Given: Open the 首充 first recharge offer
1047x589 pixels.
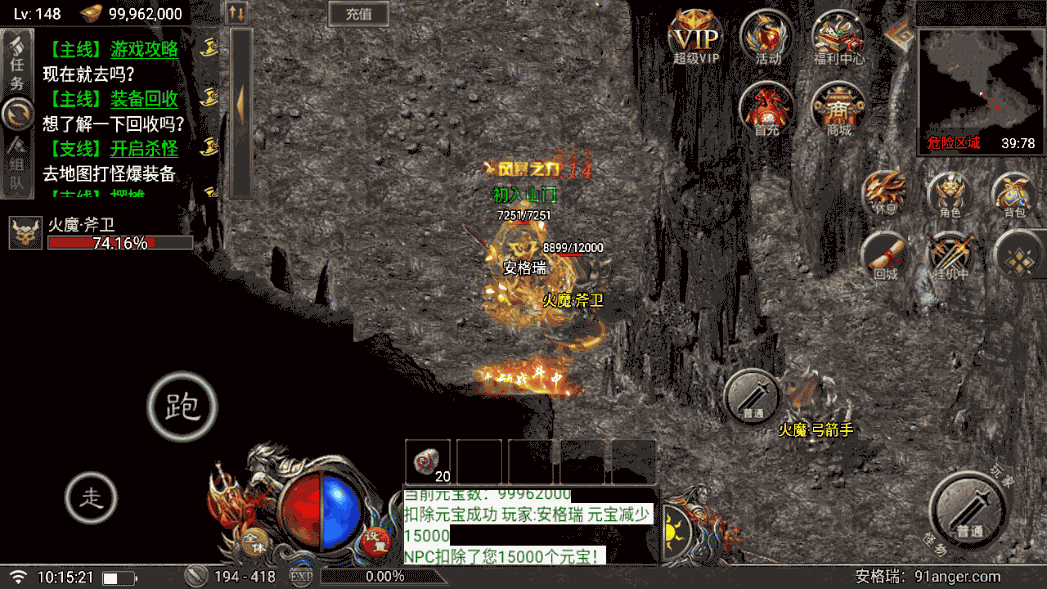Looking at the screenshot, I should [767, 108].
